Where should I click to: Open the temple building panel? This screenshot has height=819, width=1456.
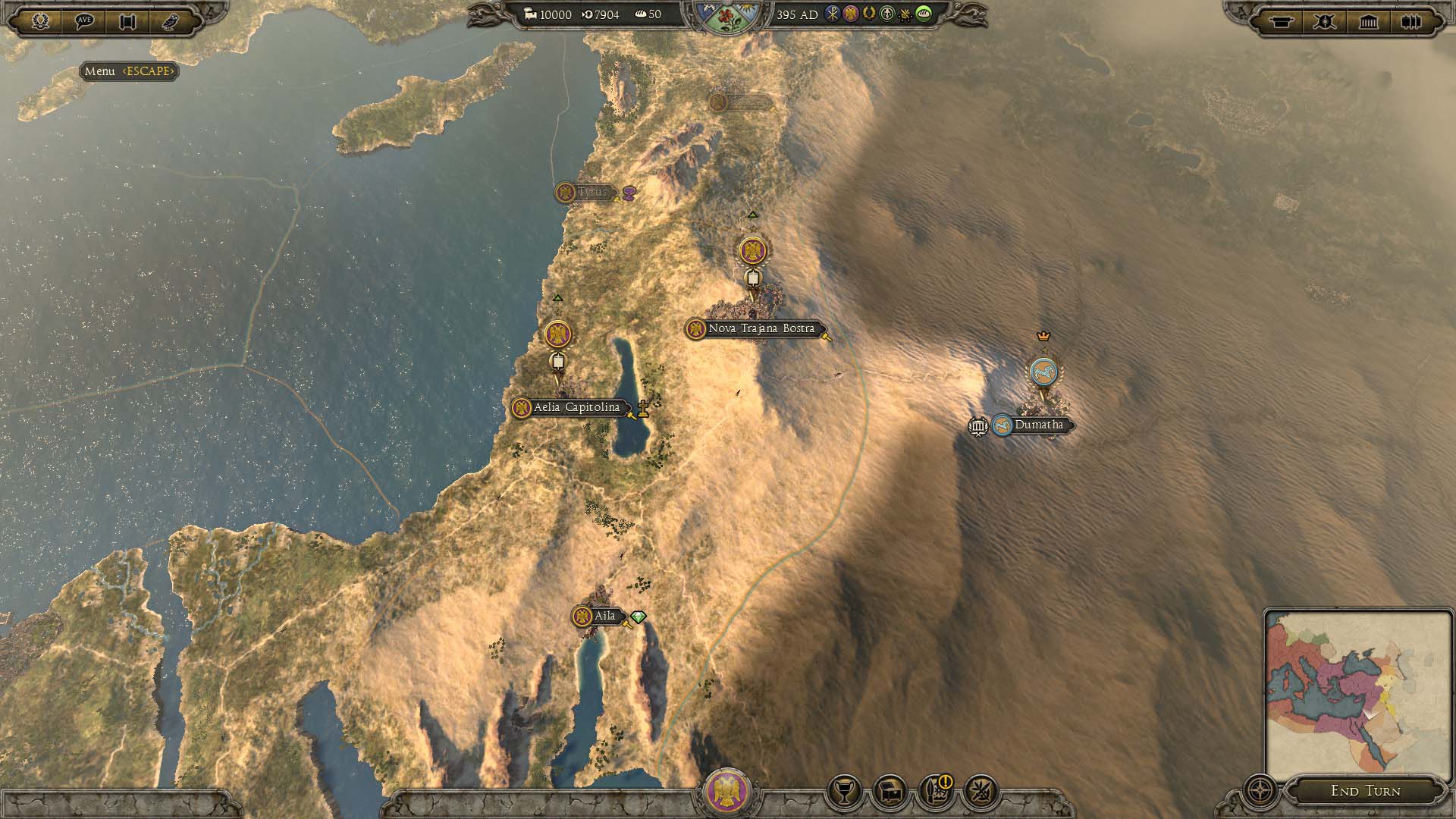tap(1368, 21)
